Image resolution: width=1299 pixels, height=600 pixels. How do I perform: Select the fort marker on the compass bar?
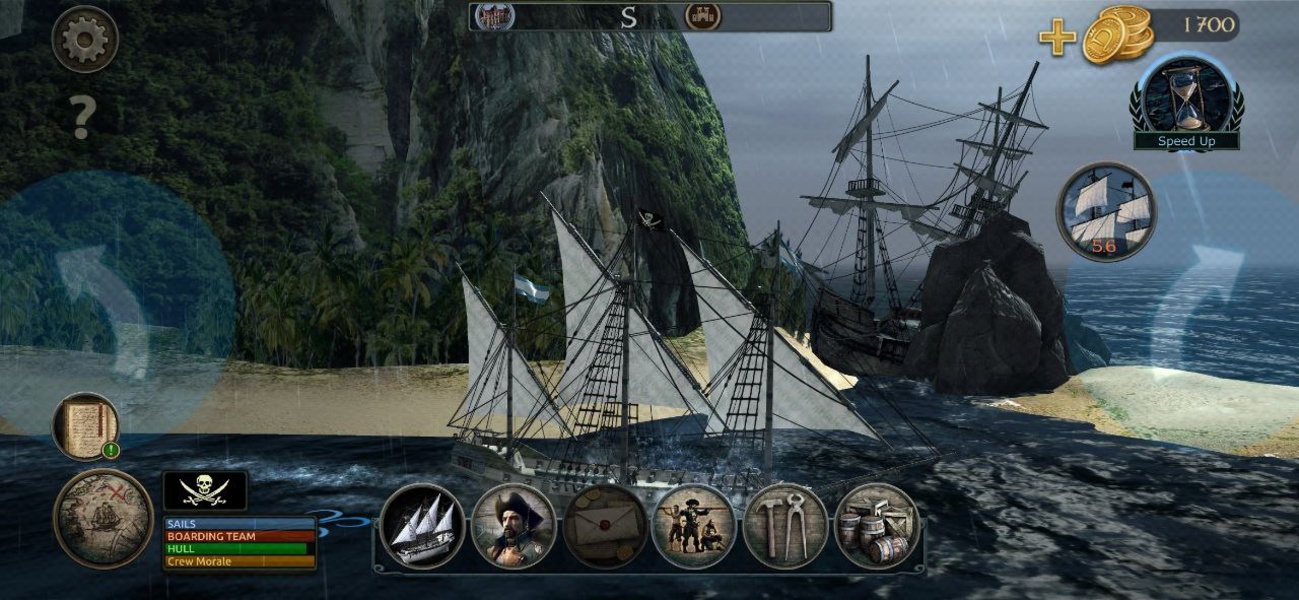[702, 16]
